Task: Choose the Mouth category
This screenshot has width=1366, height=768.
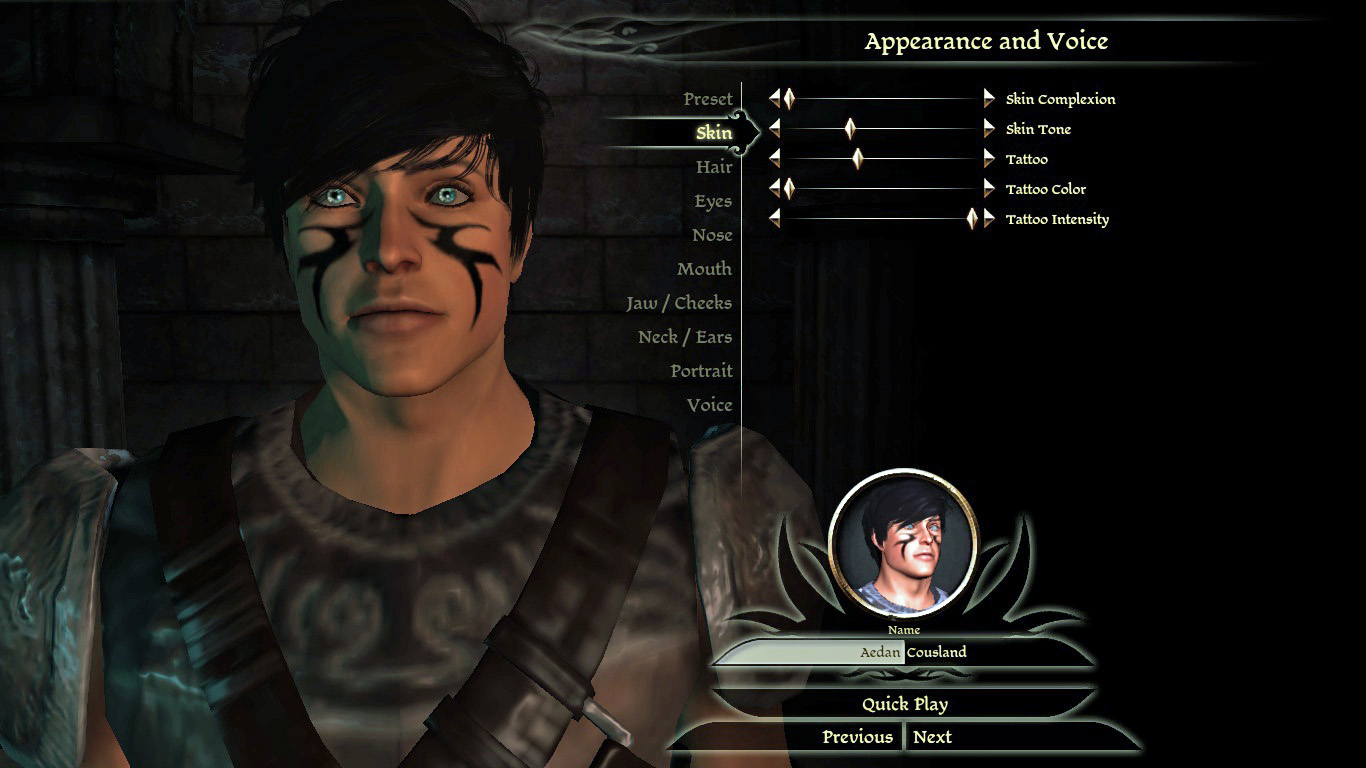Action: coord(704,269)
